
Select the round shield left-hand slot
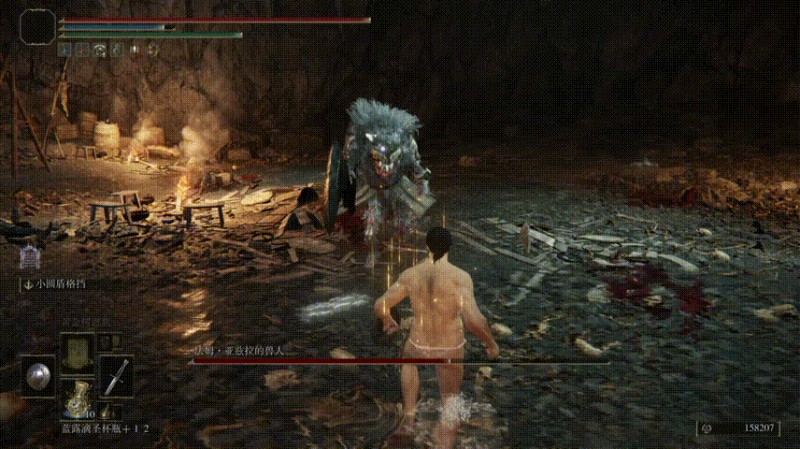click(x=38, y=375)
